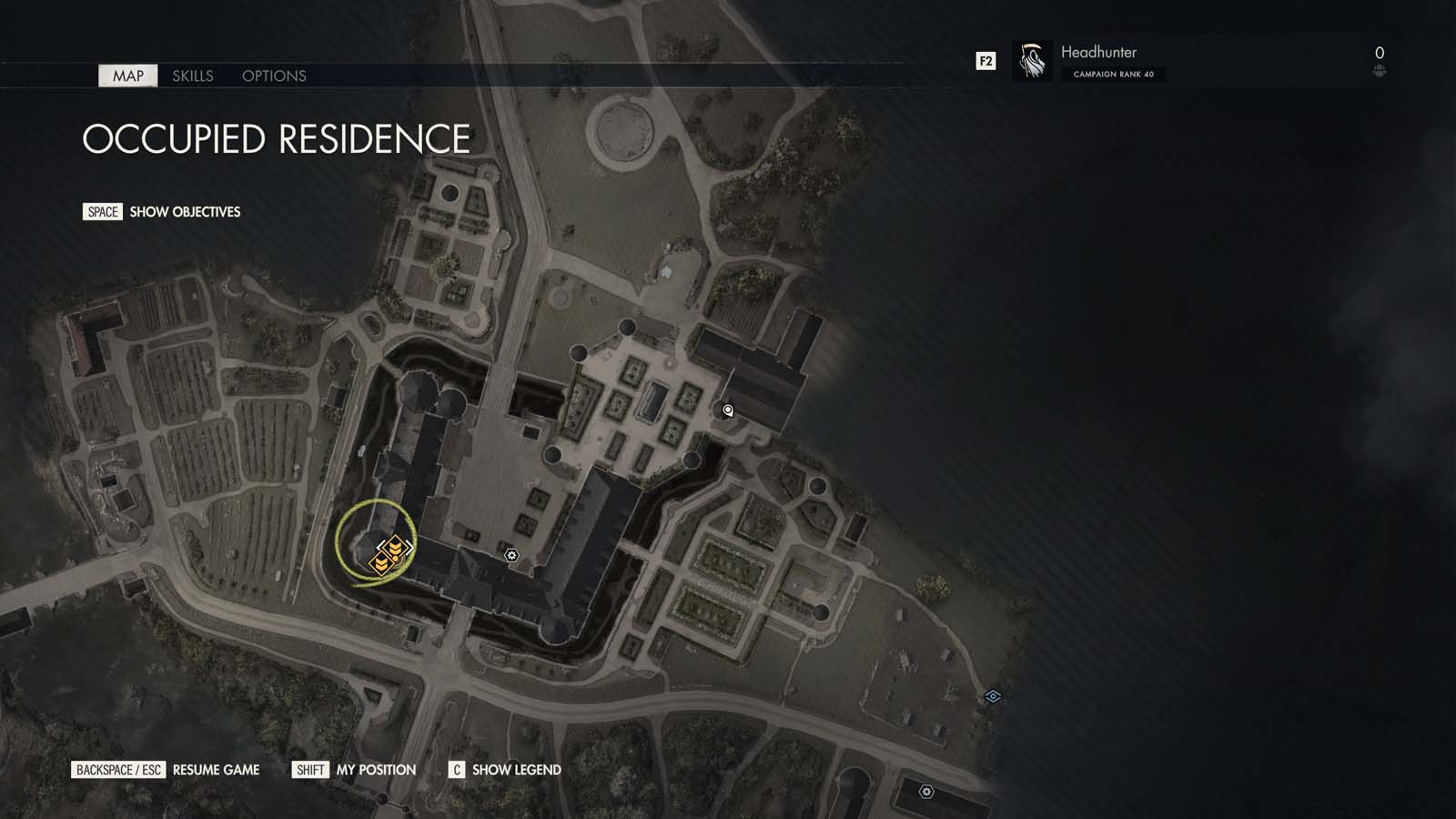Screen dimensions: 1456x819
Task: Select the stone eagle diamond marker near the road
Action: [991, 698]
